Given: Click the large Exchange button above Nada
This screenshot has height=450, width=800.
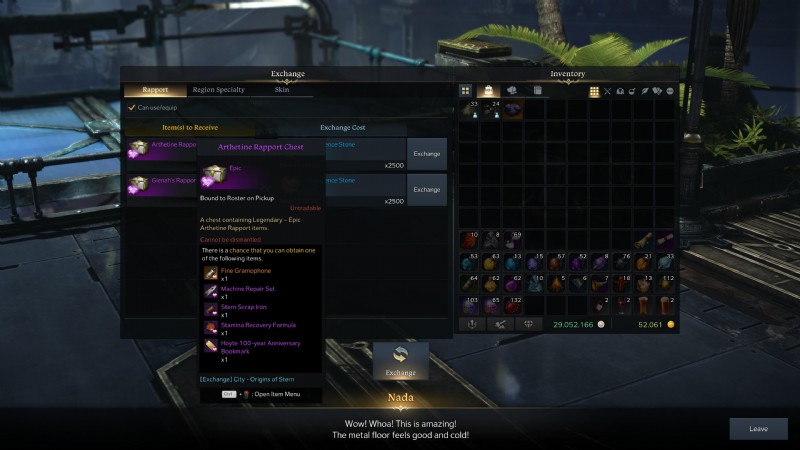Looking at the screenshot, I should tap(400, 362).
